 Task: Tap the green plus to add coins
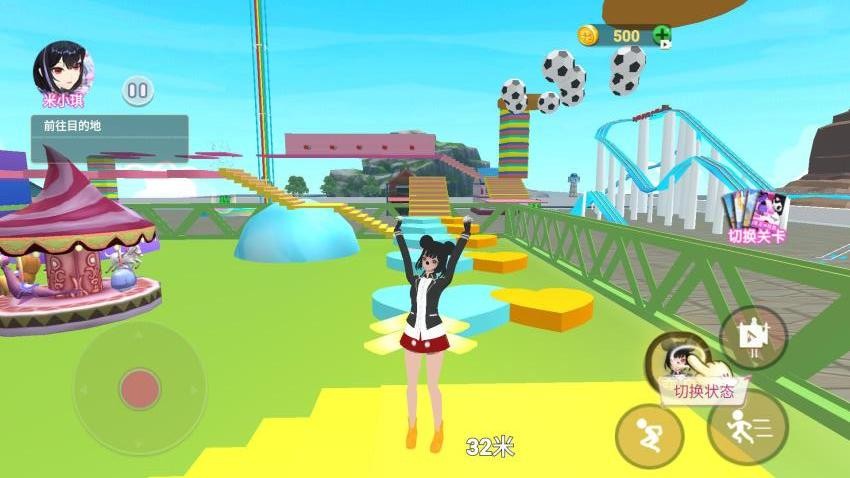662,36
